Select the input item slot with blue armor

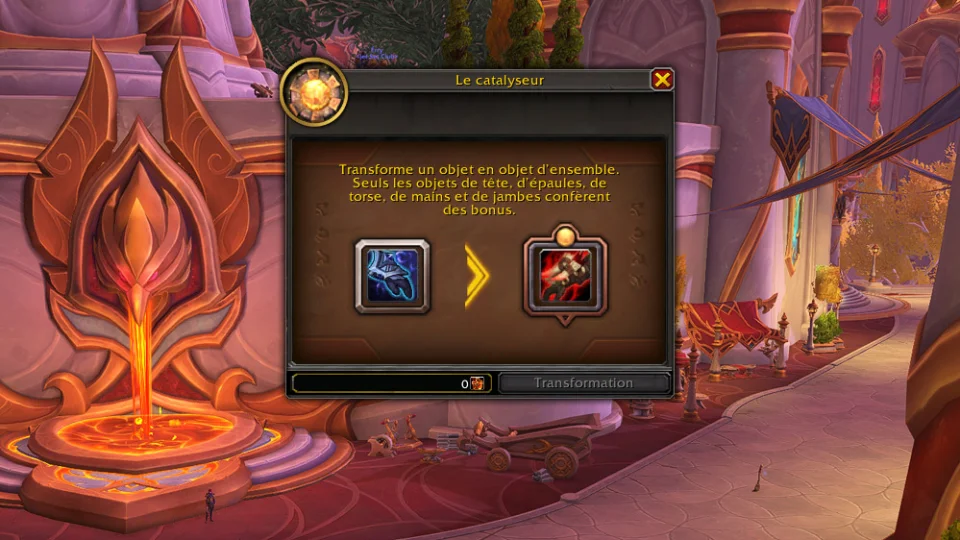(392, 276)
